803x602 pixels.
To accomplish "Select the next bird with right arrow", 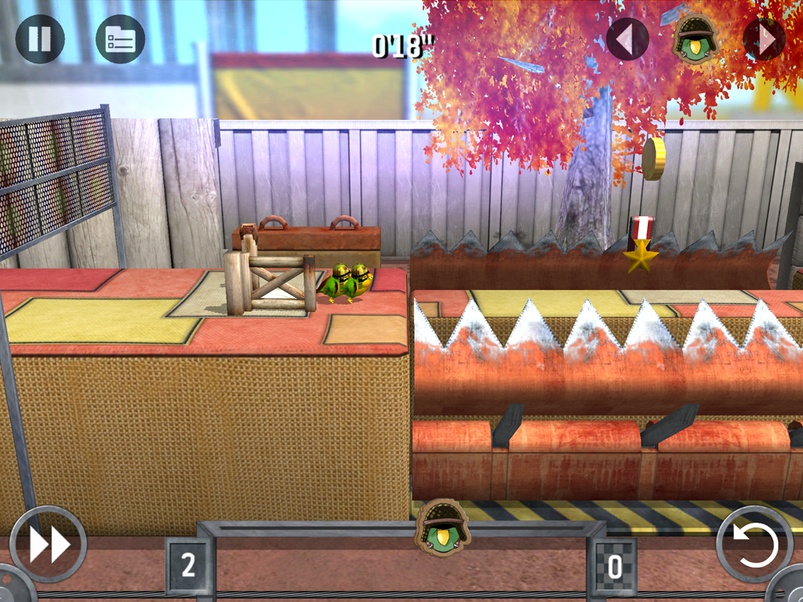I will click(x=764, y=39).
